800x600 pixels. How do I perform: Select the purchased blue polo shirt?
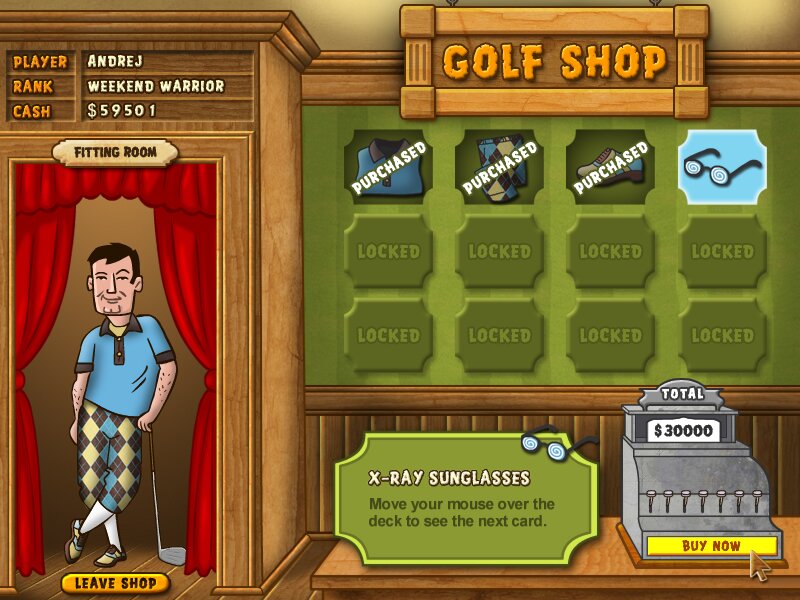pos(388,166)
